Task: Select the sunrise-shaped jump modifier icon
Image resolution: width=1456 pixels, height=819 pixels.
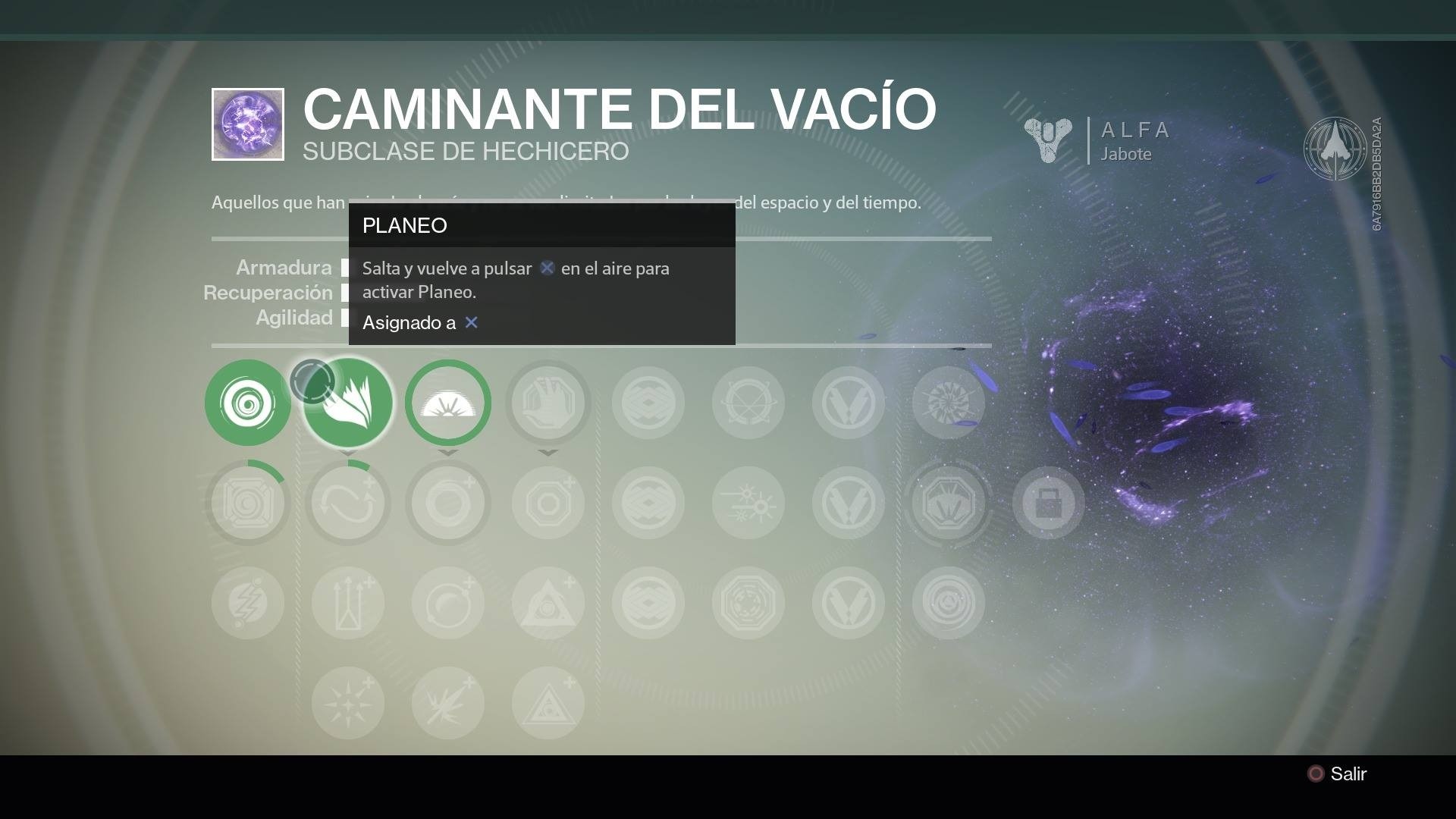Action: click(448, 403)
